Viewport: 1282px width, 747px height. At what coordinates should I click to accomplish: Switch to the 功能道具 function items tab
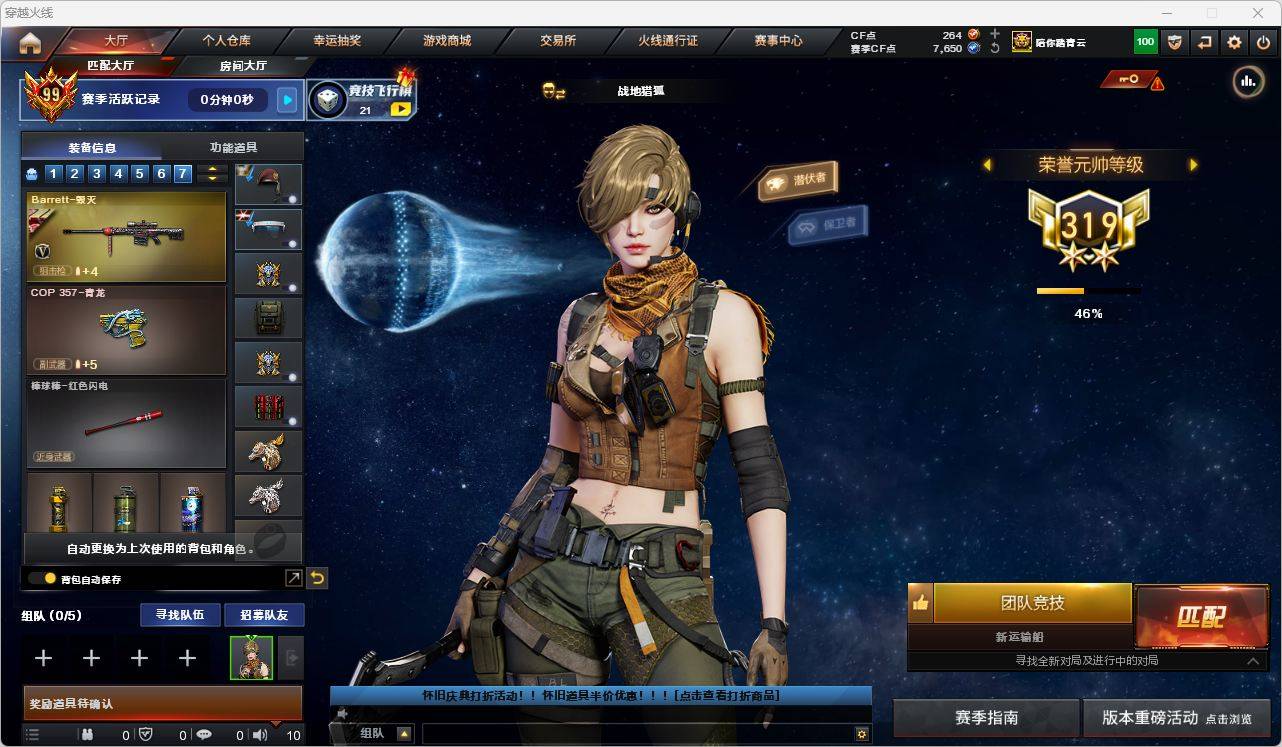[x=233, y=147]
